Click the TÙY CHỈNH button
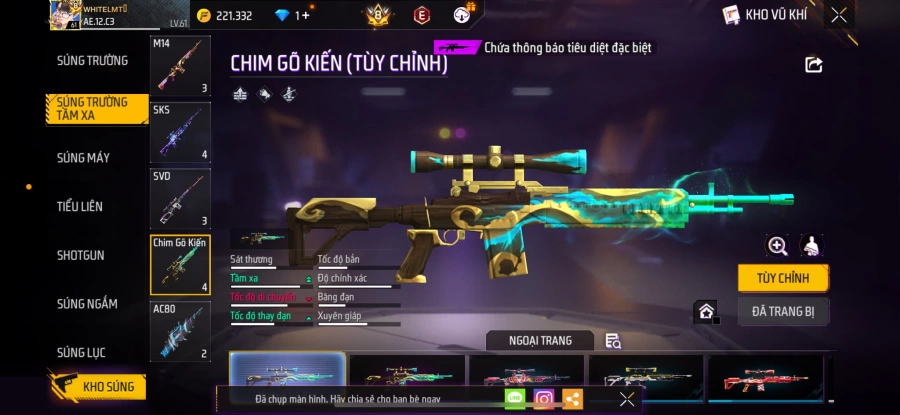This screenshot has height=415, width=900. [783, 277]
